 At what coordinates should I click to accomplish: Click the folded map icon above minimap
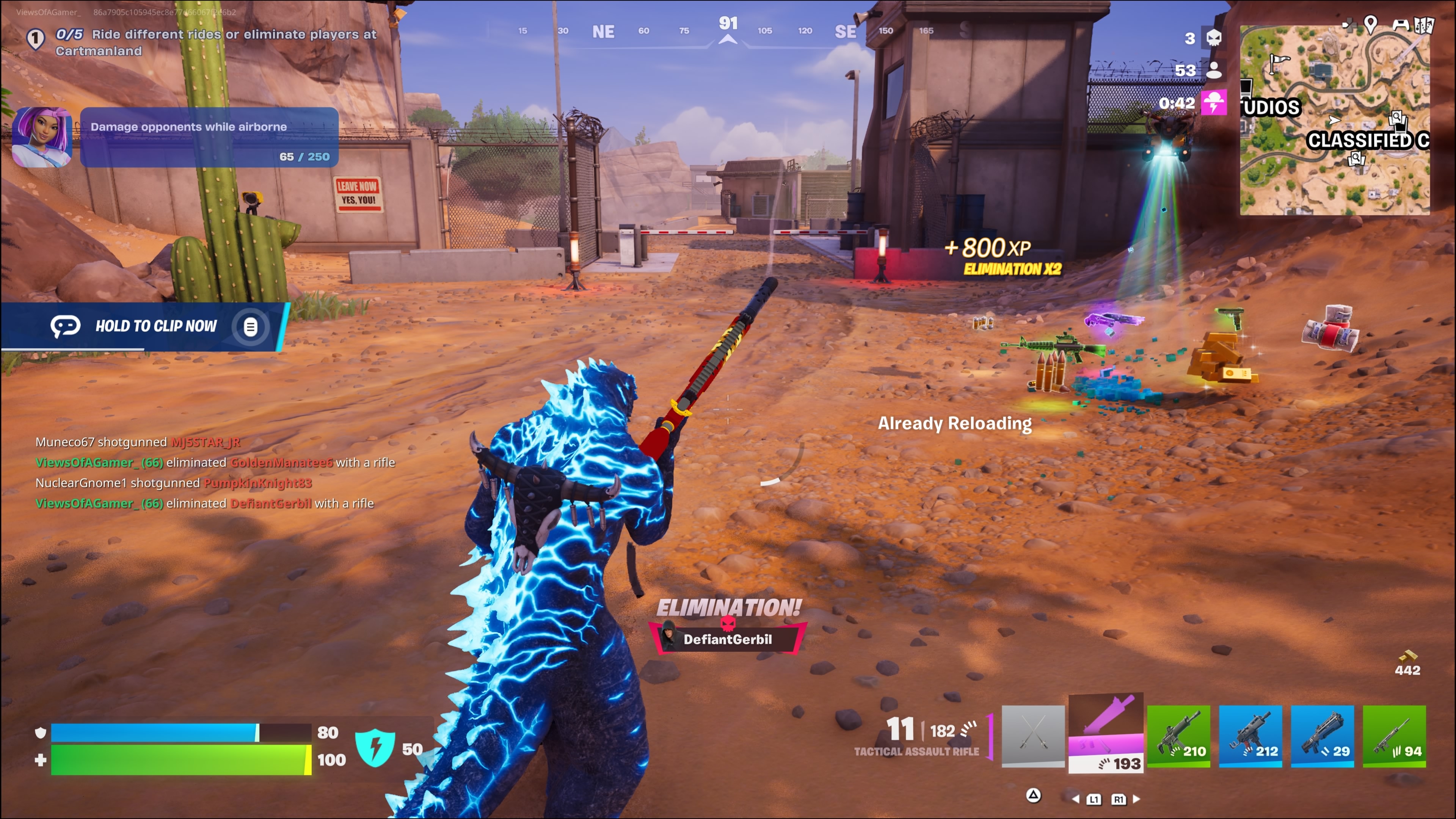coord(1424,25)
